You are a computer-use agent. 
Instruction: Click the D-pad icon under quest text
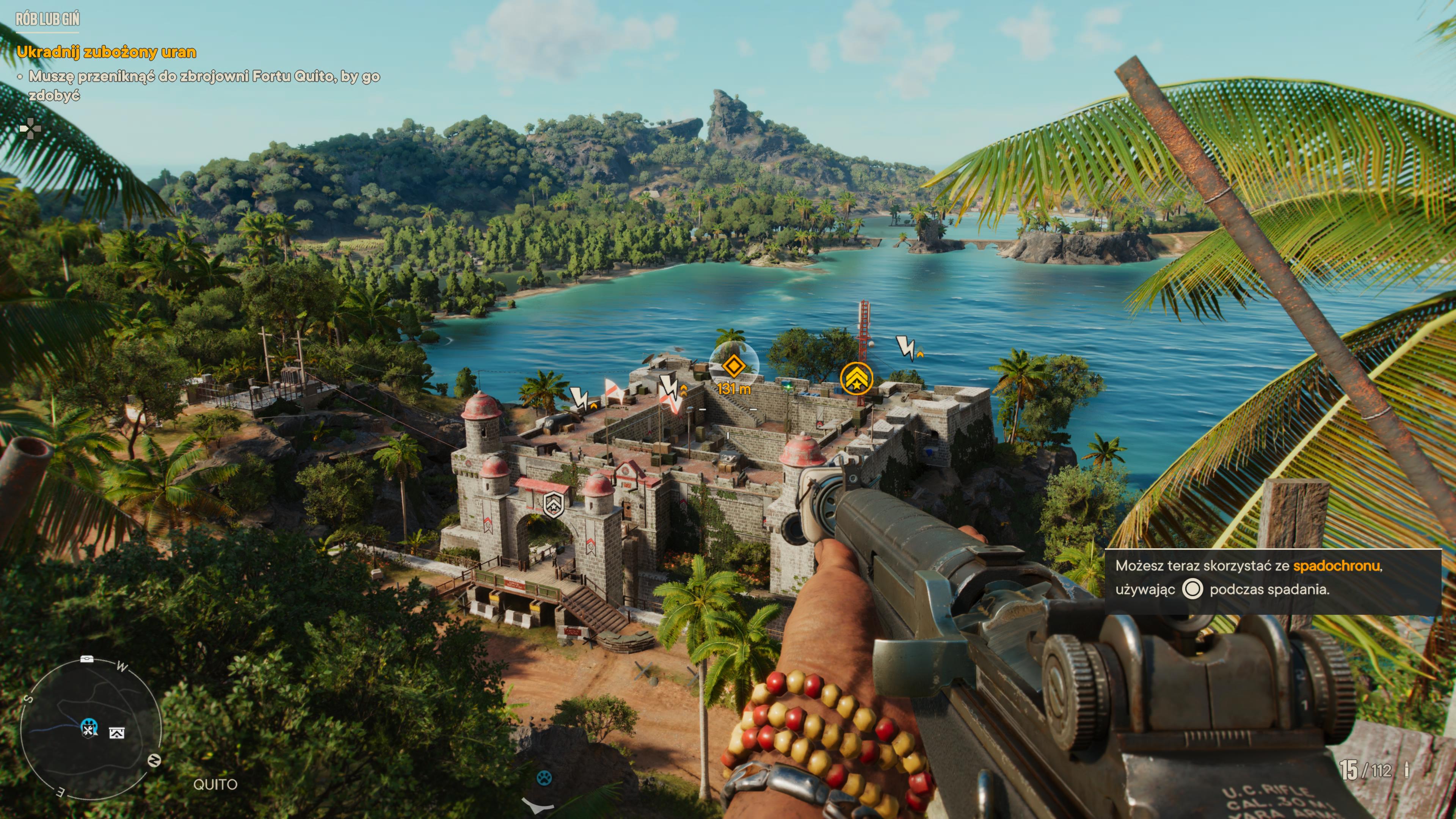tap(30, 129)
